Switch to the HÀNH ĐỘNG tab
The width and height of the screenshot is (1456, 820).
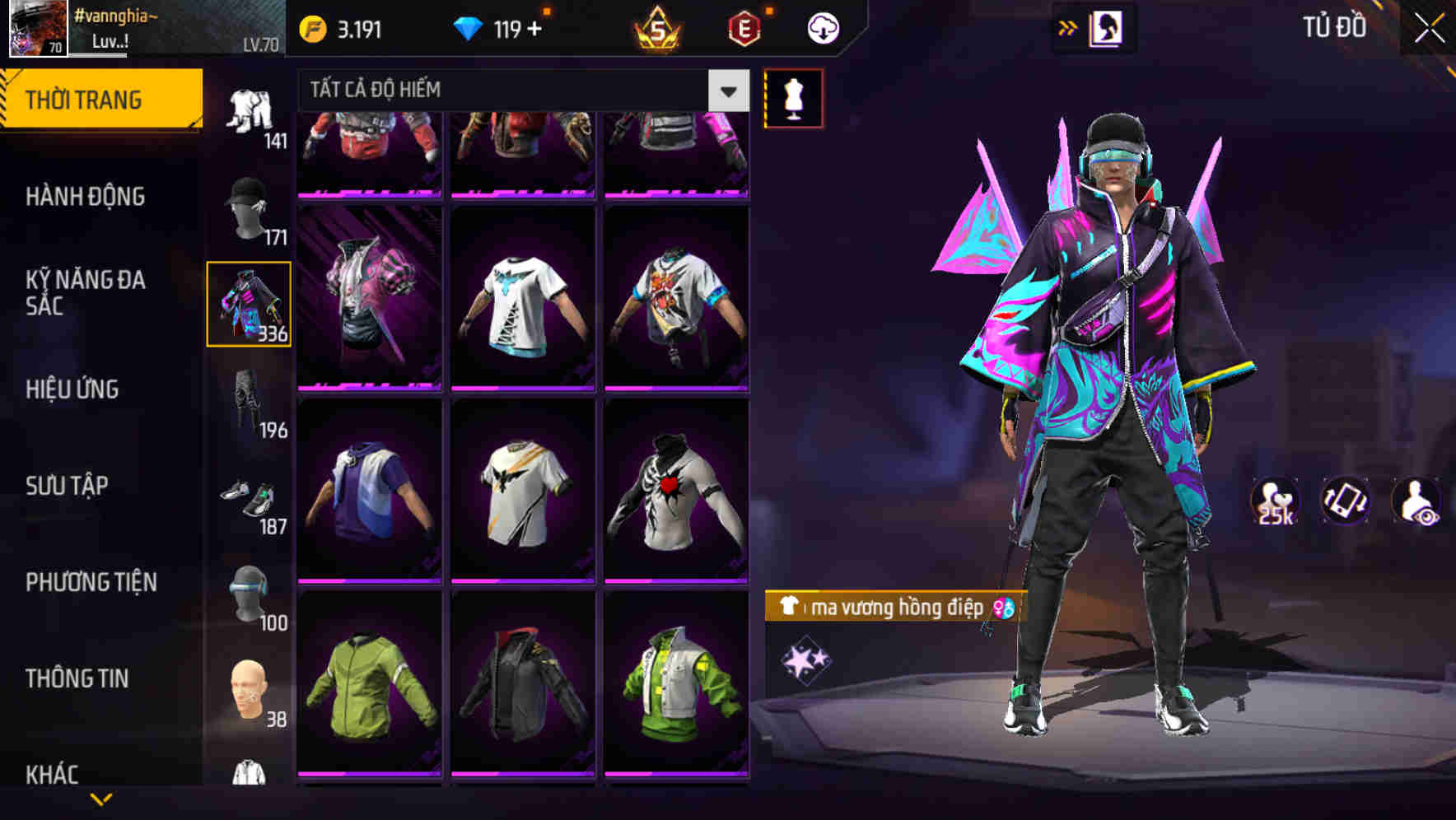click(x=84, y=197)
